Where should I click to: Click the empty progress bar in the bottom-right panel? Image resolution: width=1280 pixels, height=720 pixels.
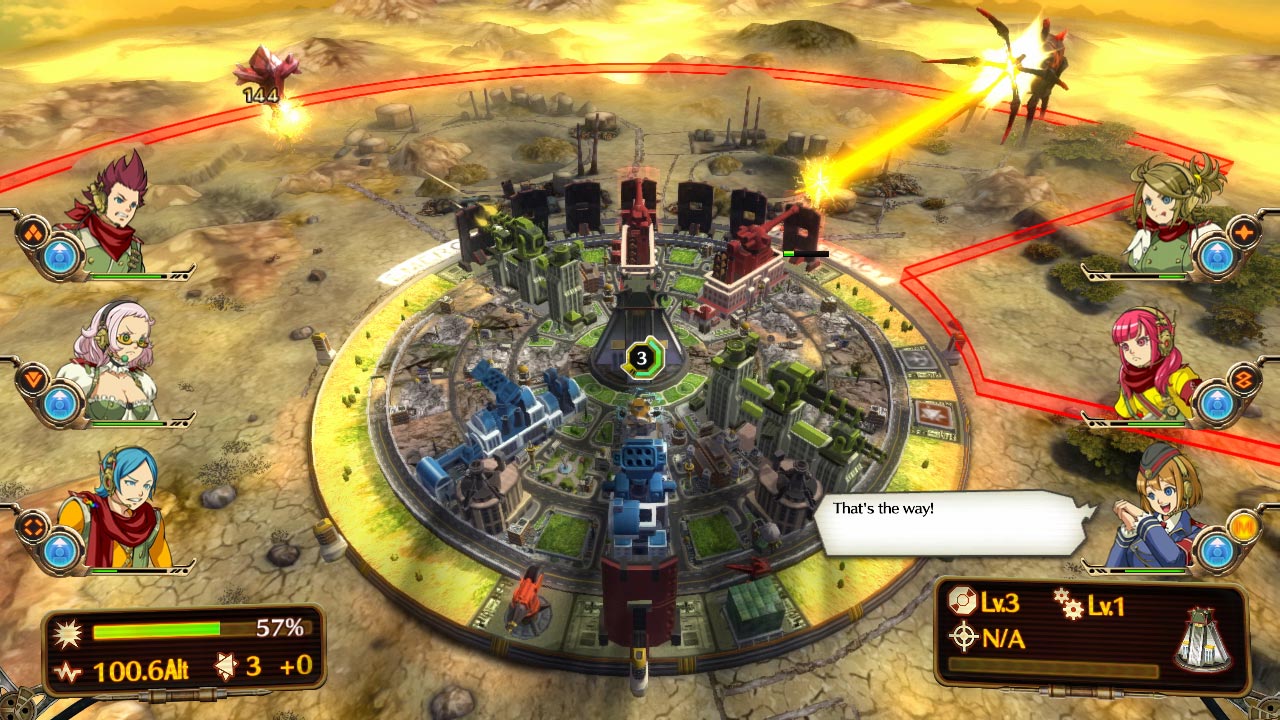[x=1050, y=664]
